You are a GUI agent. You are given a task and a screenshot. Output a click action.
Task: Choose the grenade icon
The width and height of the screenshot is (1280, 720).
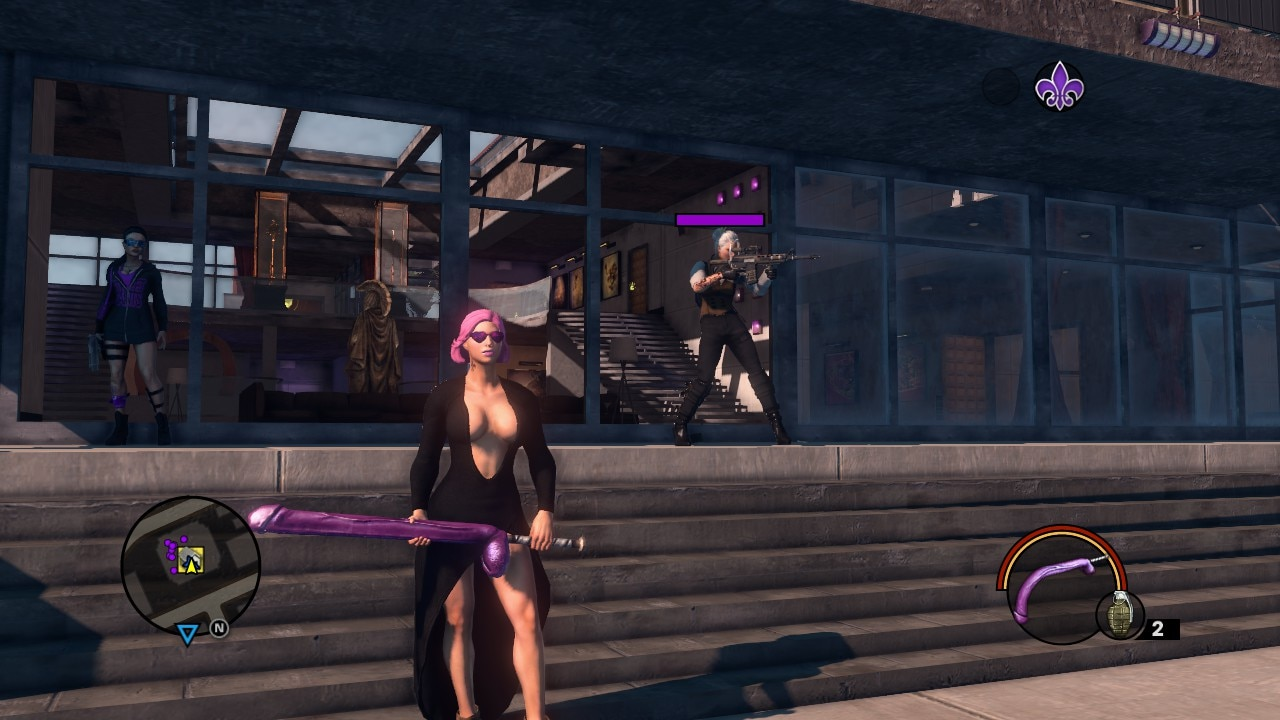click(1119, 614)
